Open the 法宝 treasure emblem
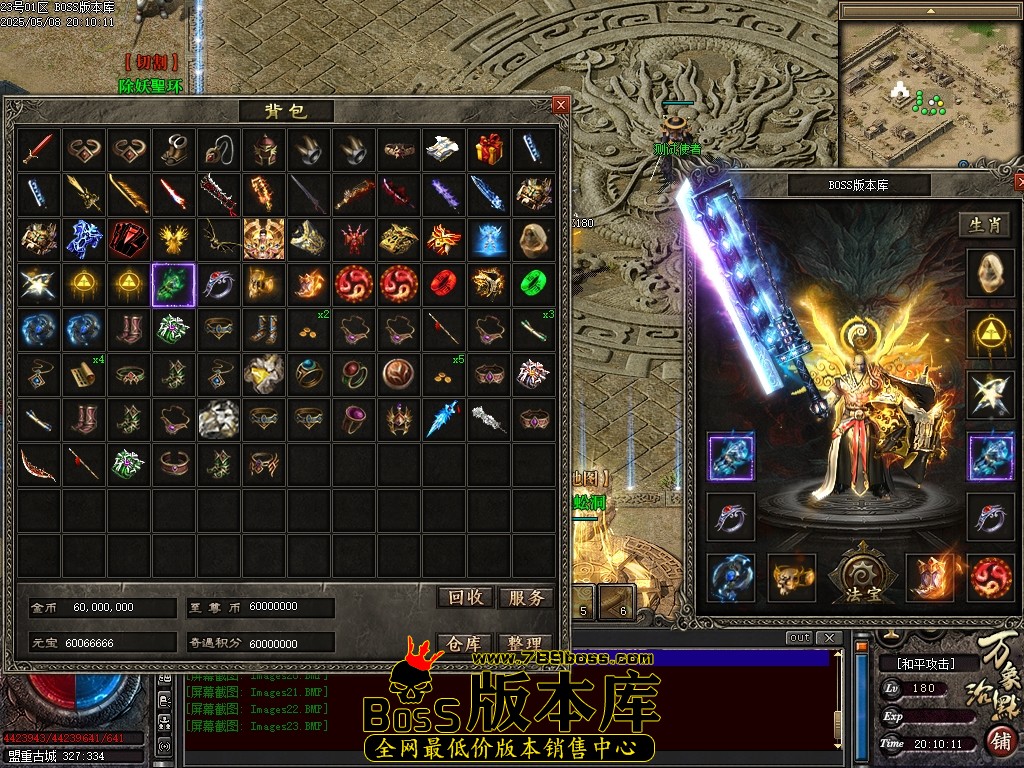 (x=857, y=577)
